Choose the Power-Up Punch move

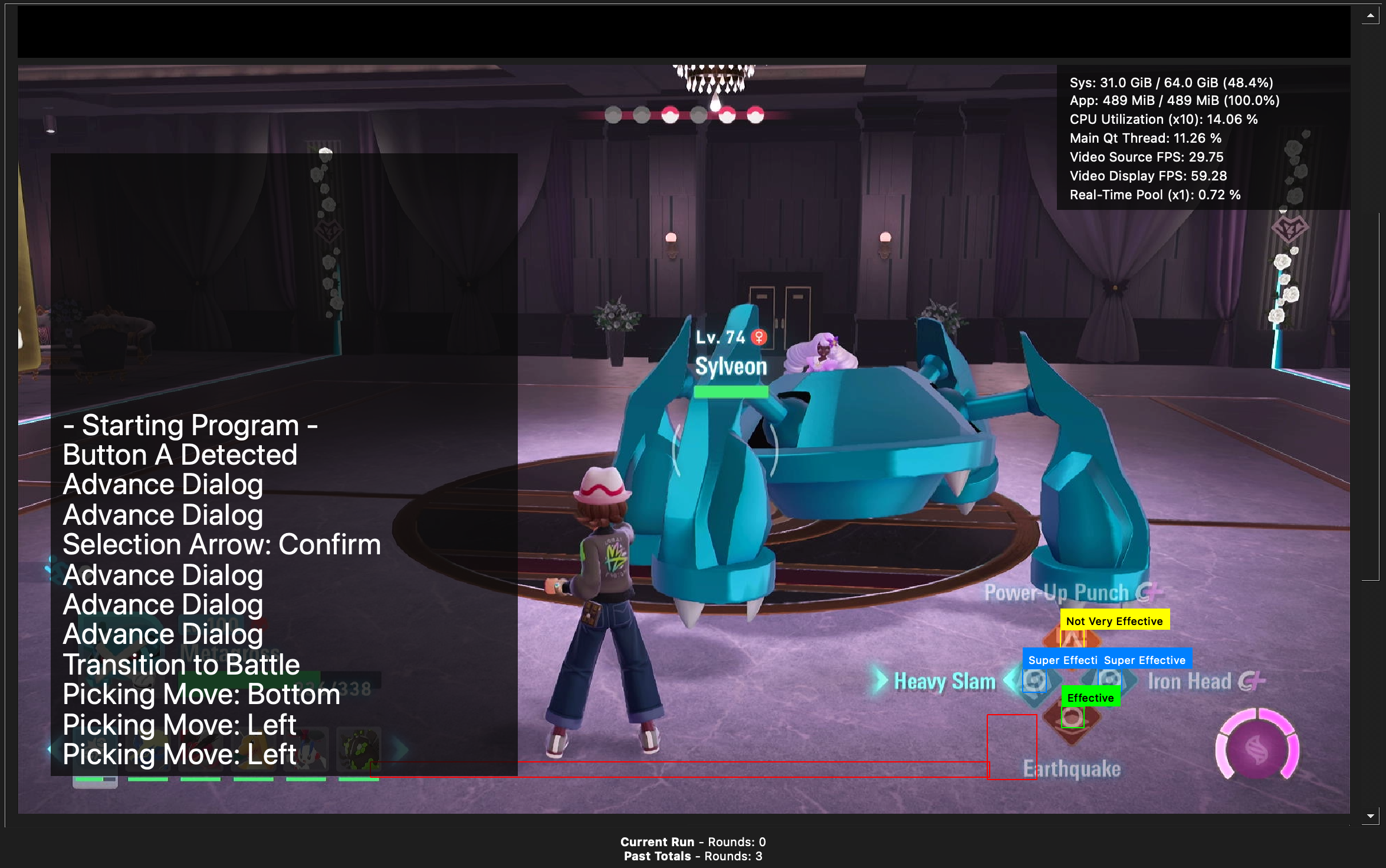(x=1056, y=593)
